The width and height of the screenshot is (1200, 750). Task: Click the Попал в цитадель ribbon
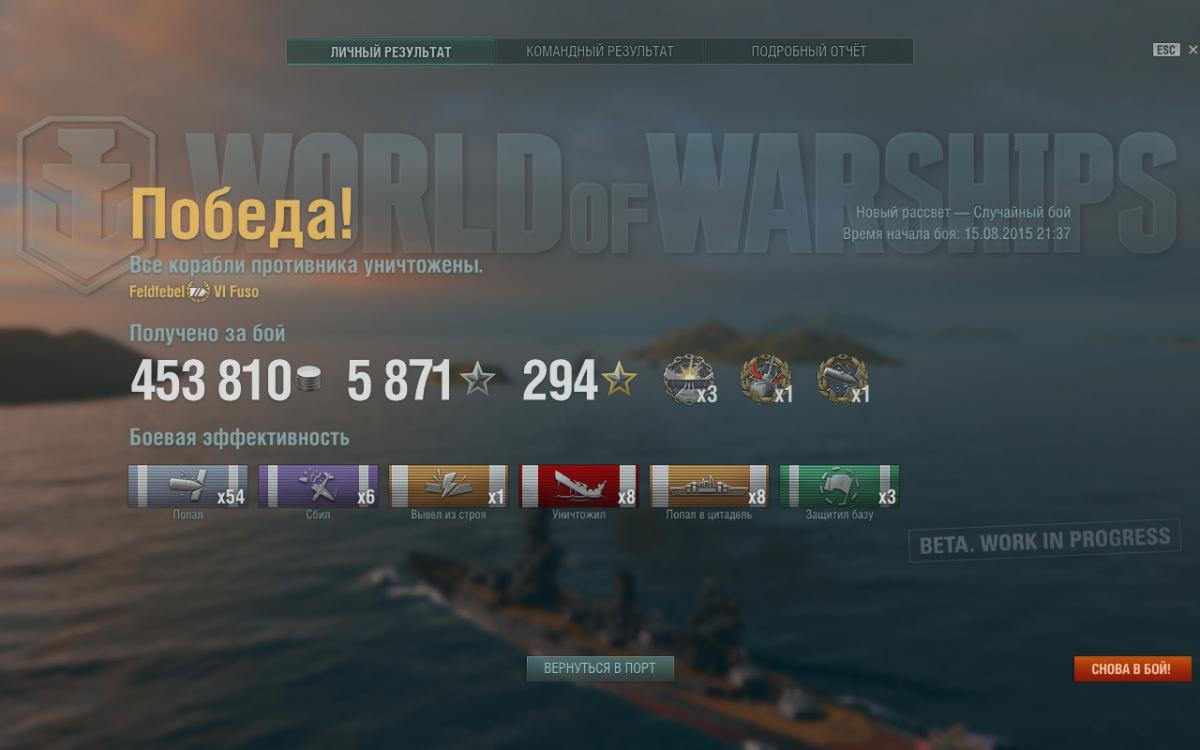pyautogui.click(x=709, y=486)
